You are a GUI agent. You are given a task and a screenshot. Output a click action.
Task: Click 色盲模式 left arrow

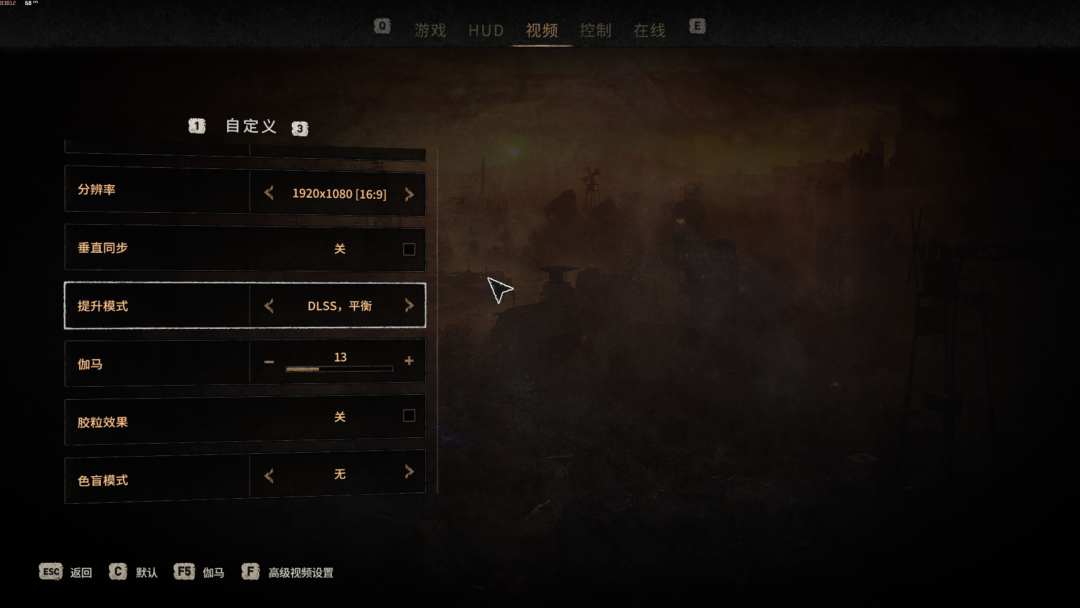point(269,475)
